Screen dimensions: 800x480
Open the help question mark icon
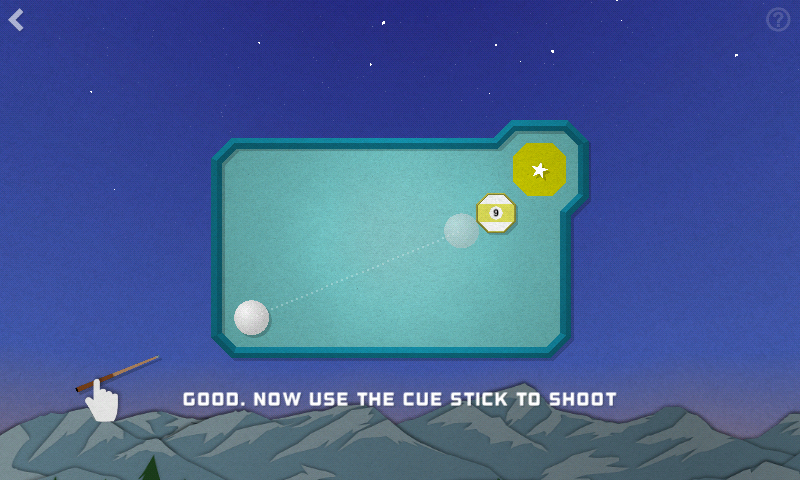coord(778,20)
